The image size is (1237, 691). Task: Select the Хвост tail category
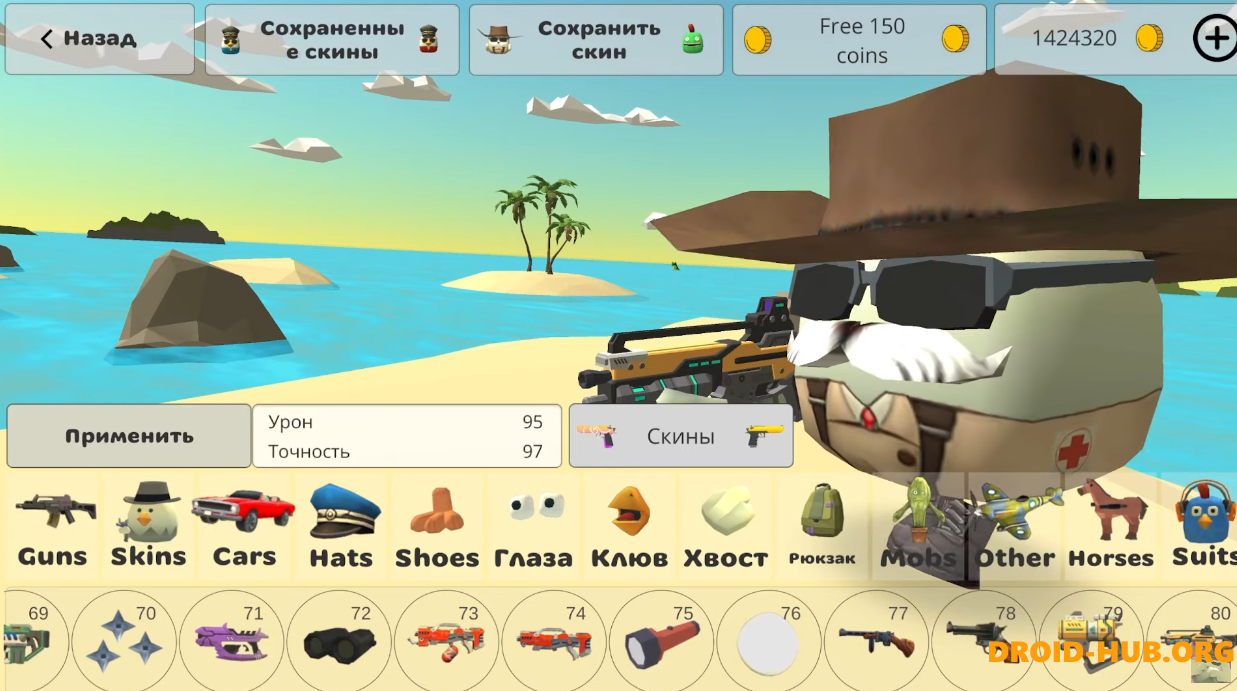click(x=726, y=527)
